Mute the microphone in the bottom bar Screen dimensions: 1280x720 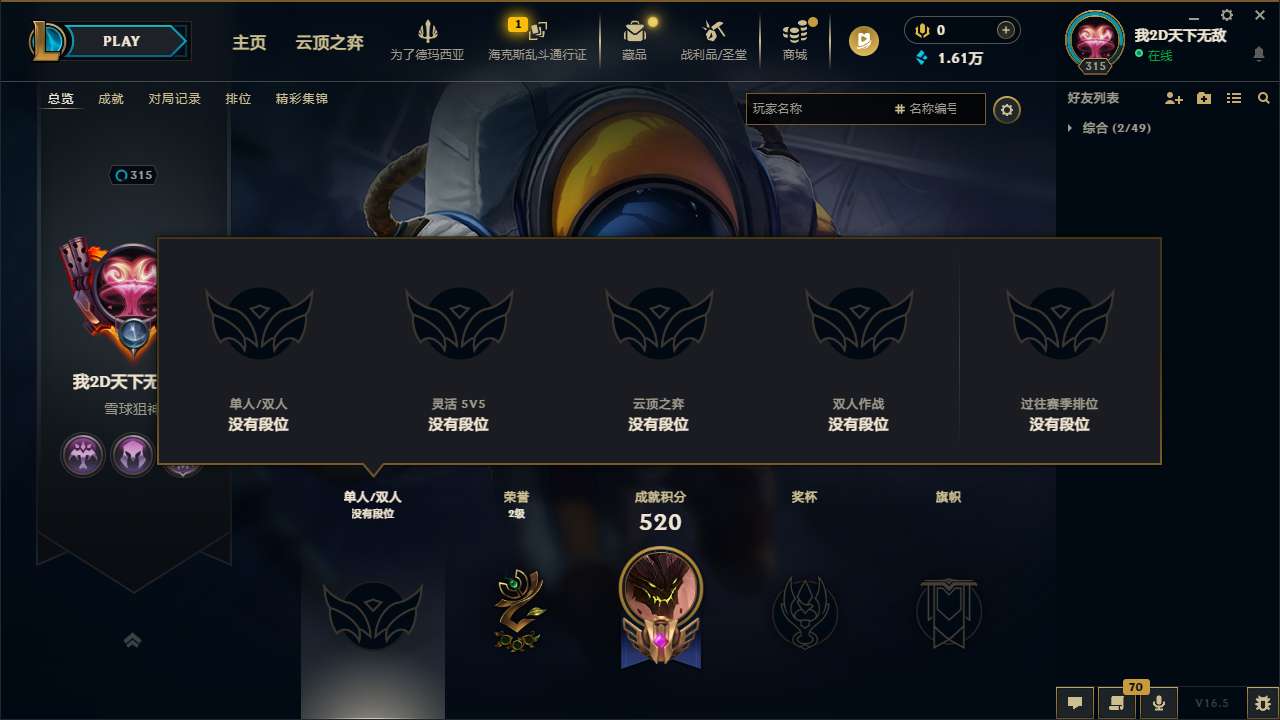pyautogui.click(x=1160, y=703)
